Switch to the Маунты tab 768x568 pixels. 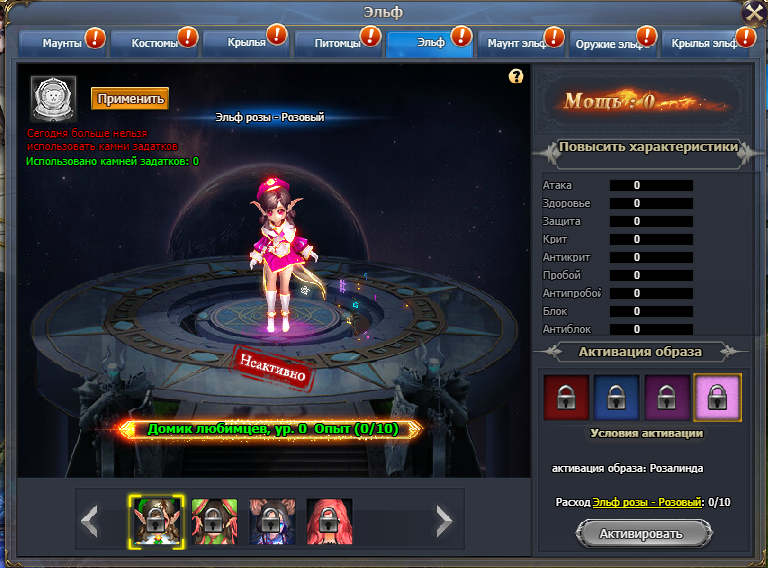pyautogui.click(x=61, y=43)
